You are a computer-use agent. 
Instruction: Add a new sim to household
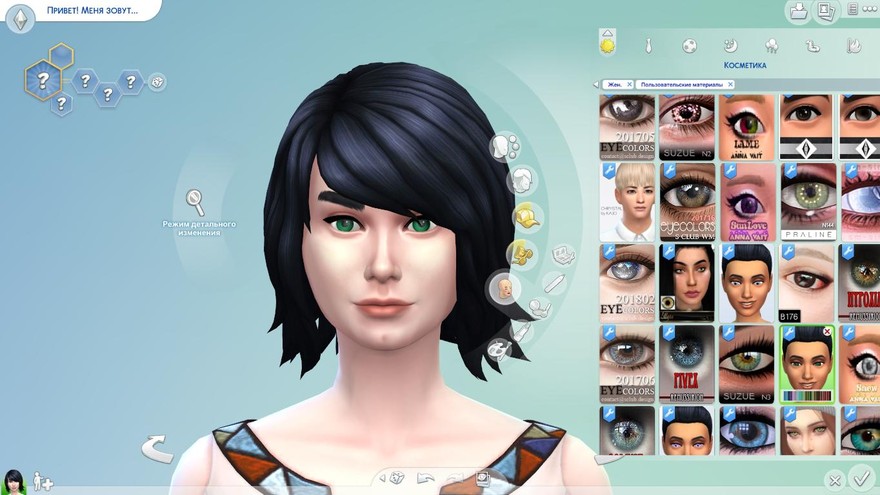[43, 482]
